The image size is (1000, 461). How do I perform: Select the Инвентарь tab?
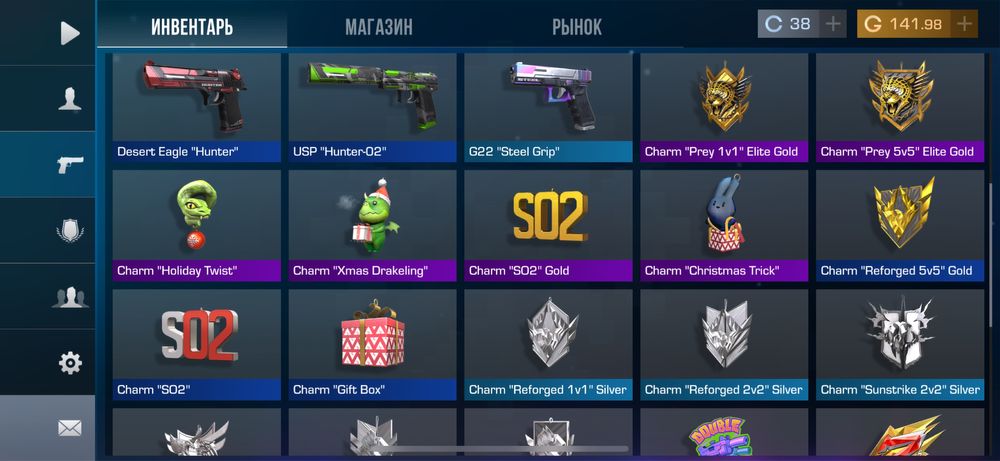pos(192,27)
